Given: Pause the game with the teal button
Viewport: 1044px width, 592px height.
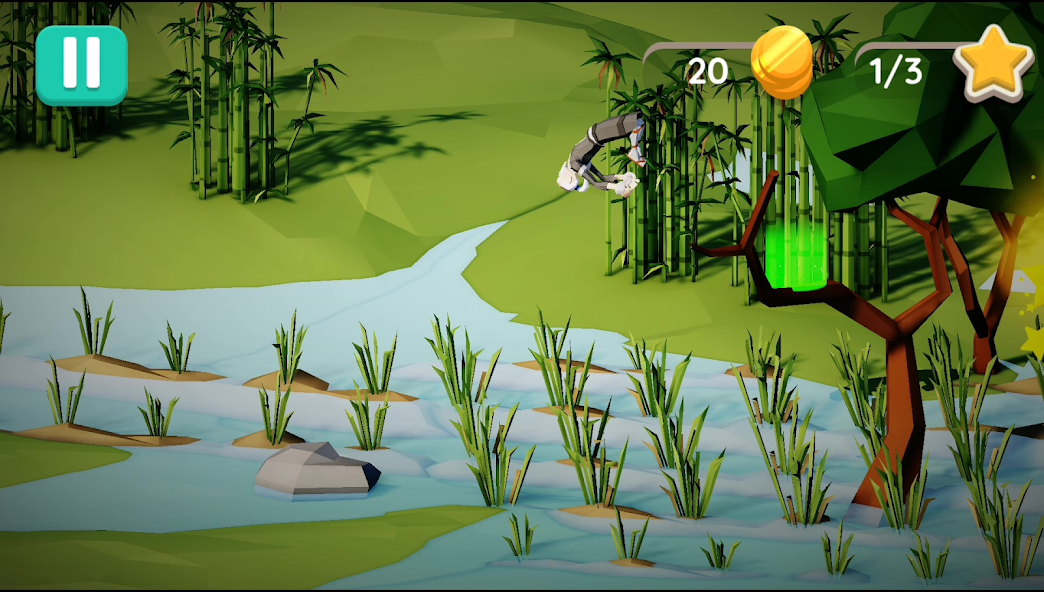Looking at the screenshot, I should 81,65.
